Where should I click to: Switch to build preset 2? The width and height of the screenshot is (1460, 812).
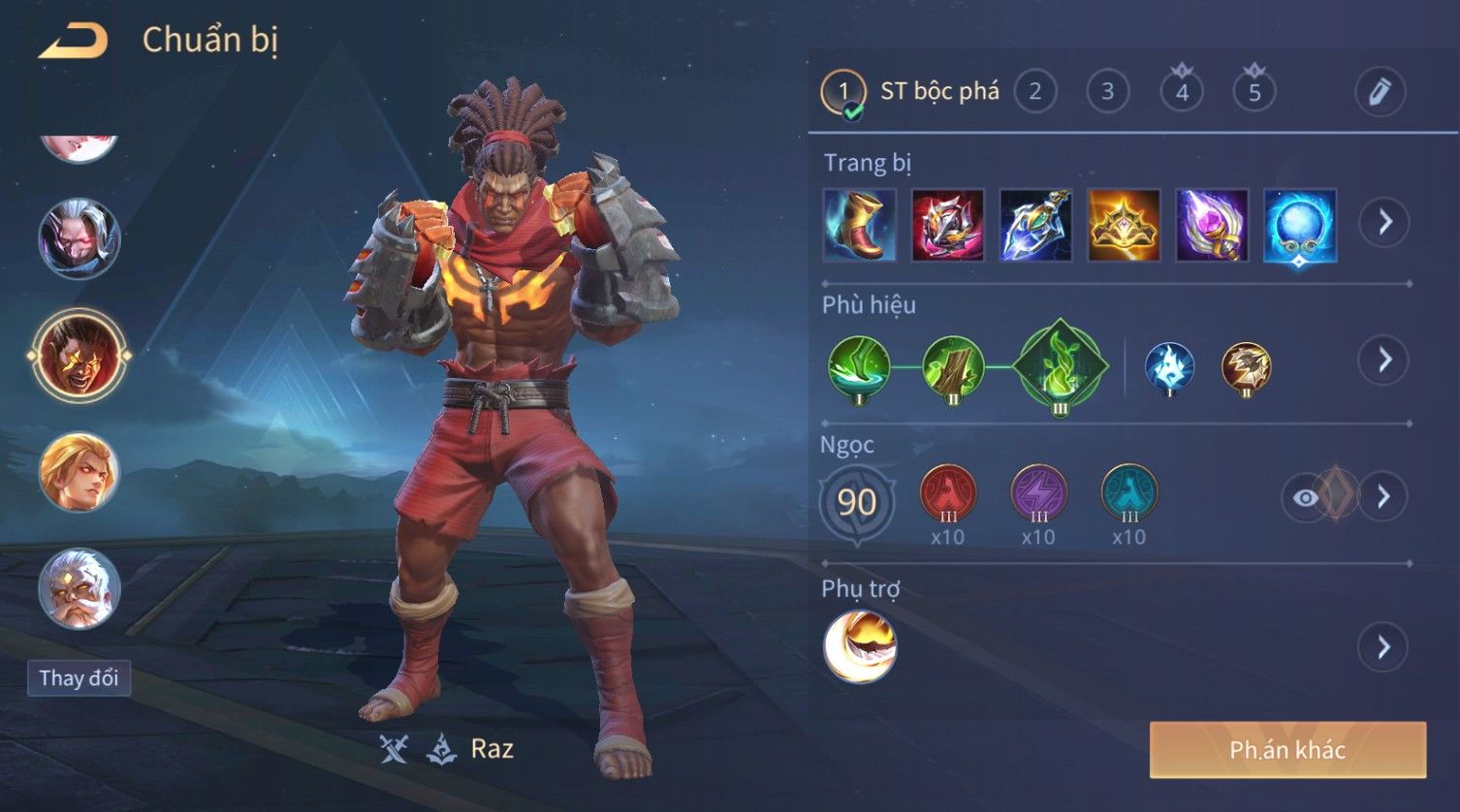point(1035,92)
